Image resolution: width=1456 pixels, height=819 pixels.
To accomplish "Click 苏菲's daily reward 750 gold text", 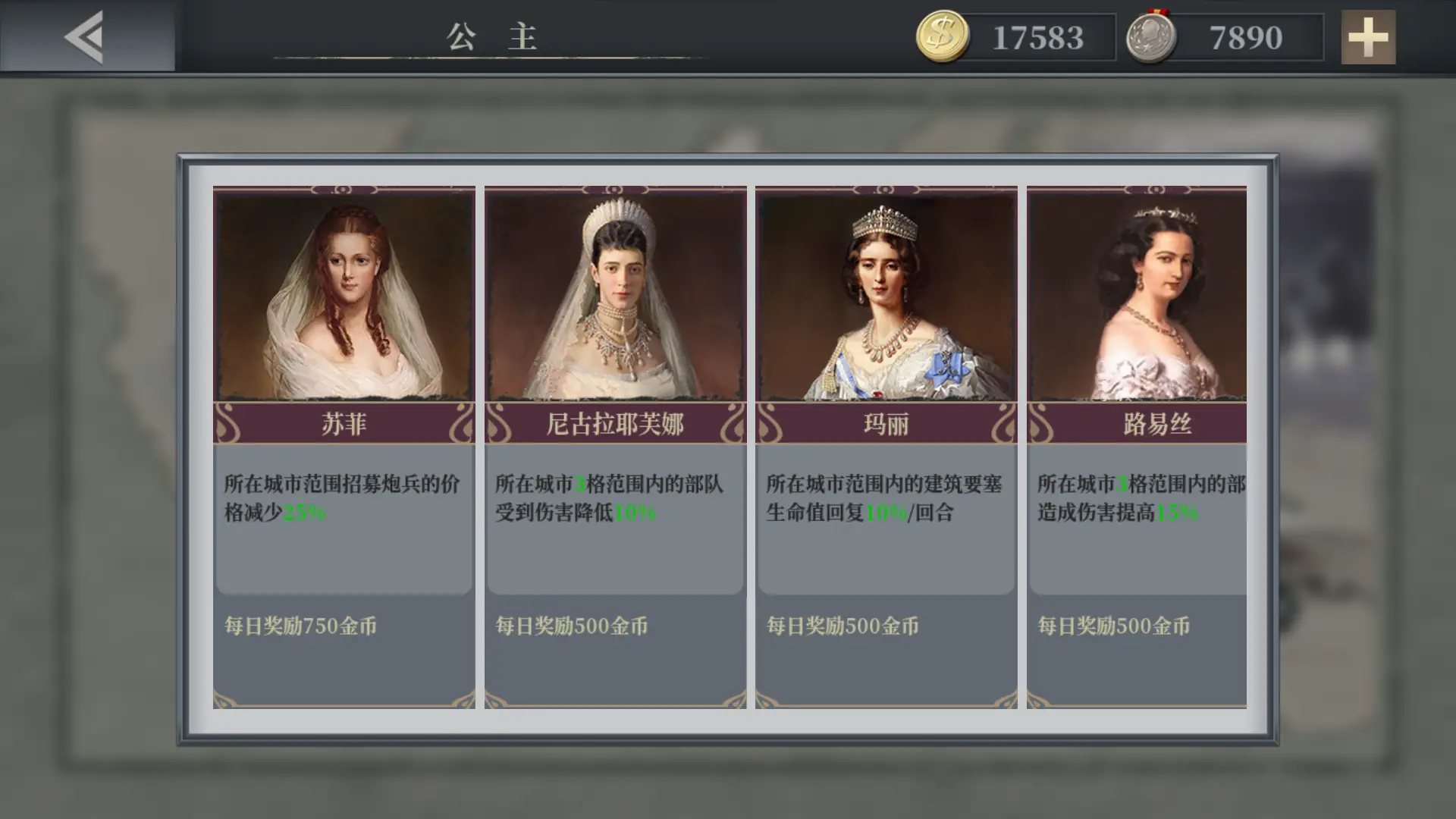I will pyautogui.click(x=301, y=626).
